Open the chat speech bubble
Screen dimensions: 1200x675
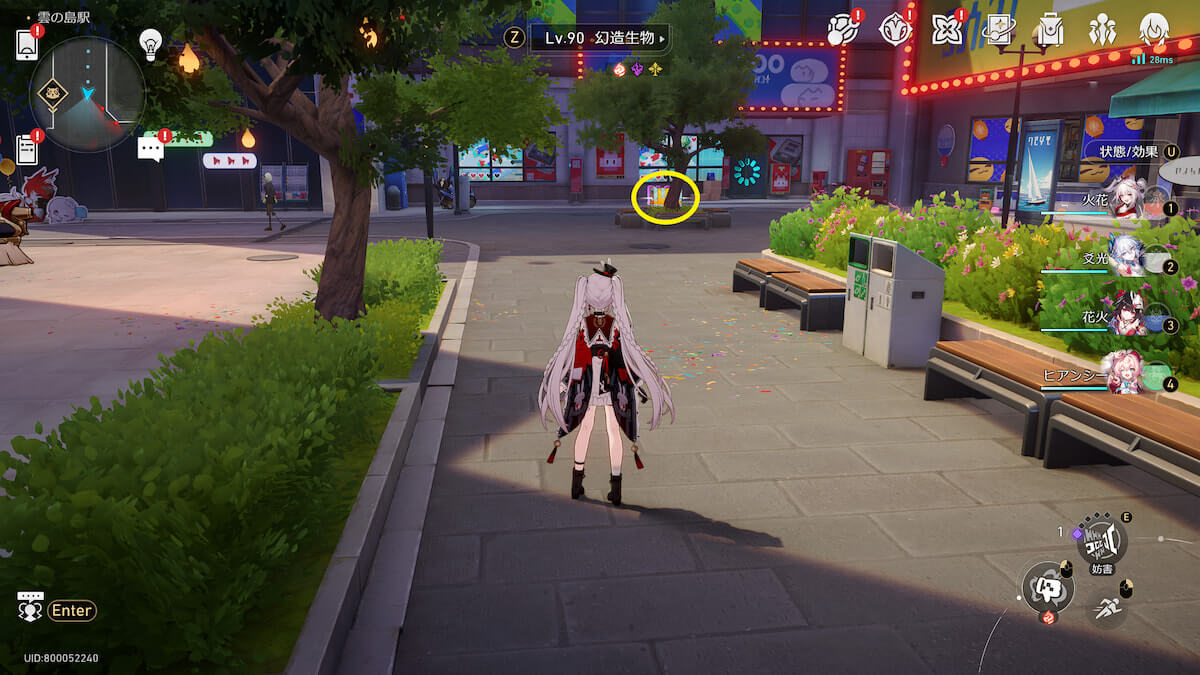tap(151, 149)
